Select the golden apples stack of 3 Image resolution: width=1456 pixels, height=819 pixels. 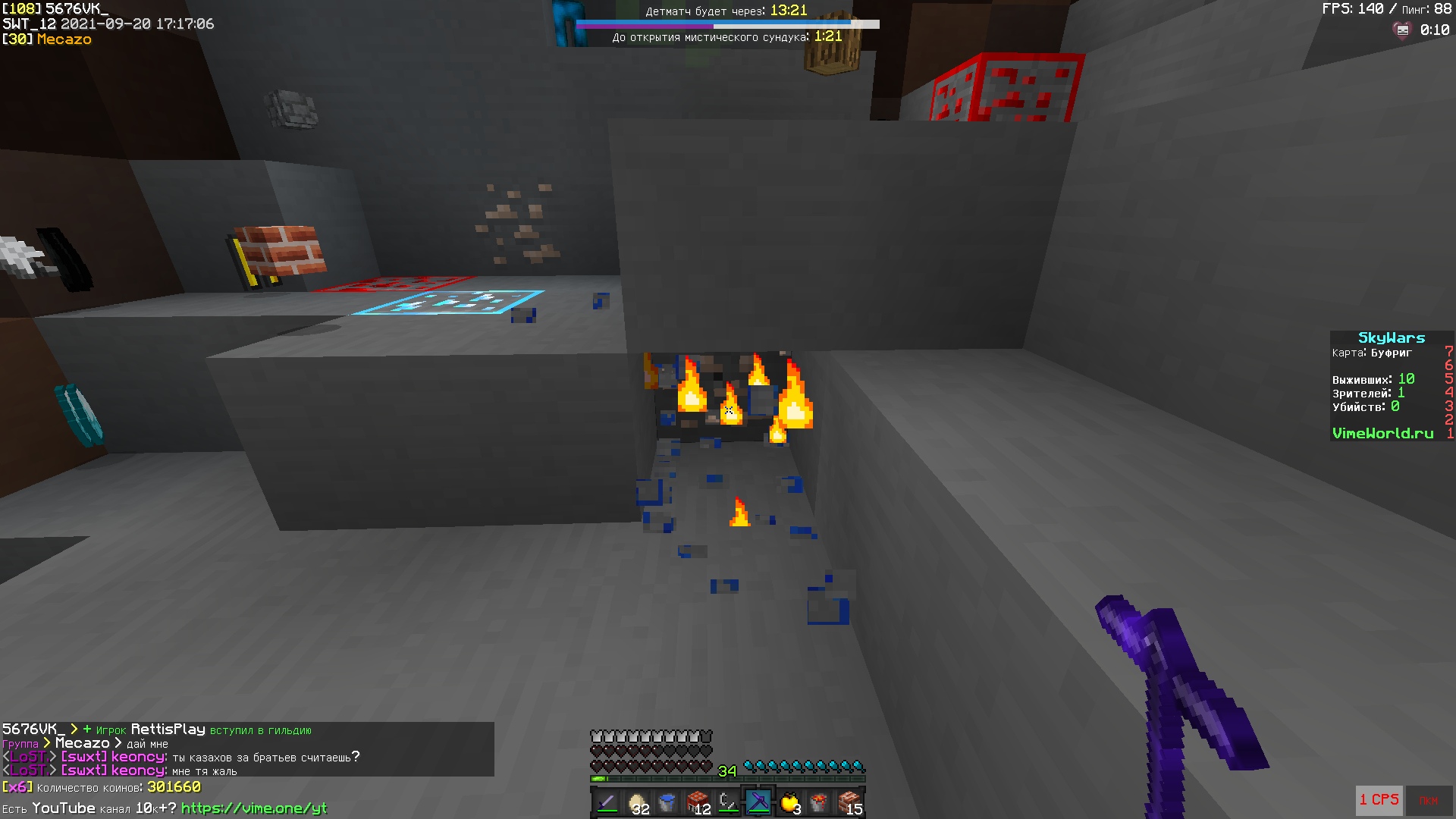(790, 800)
